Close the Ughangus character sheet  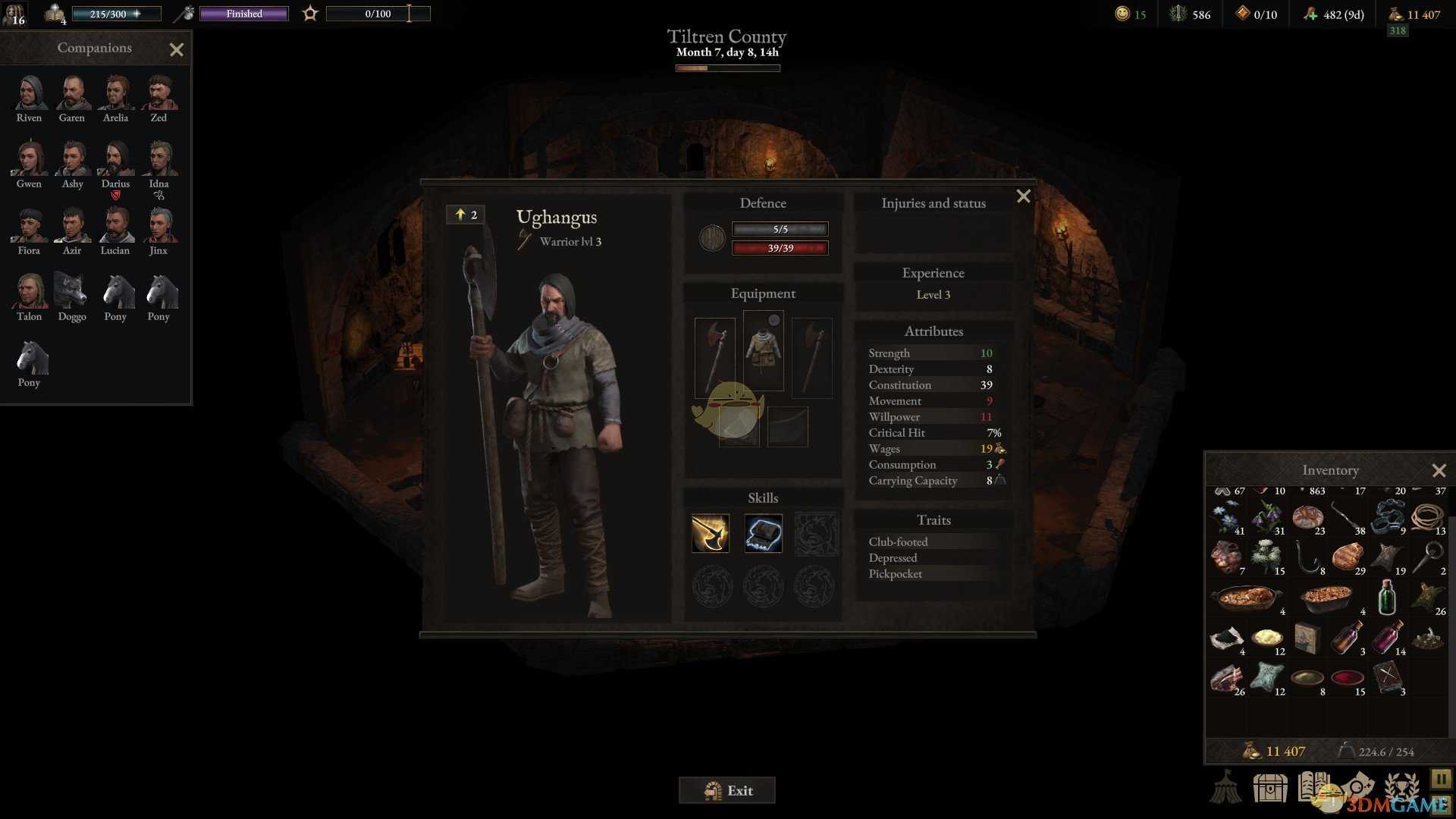click(x=1023, y=196)
